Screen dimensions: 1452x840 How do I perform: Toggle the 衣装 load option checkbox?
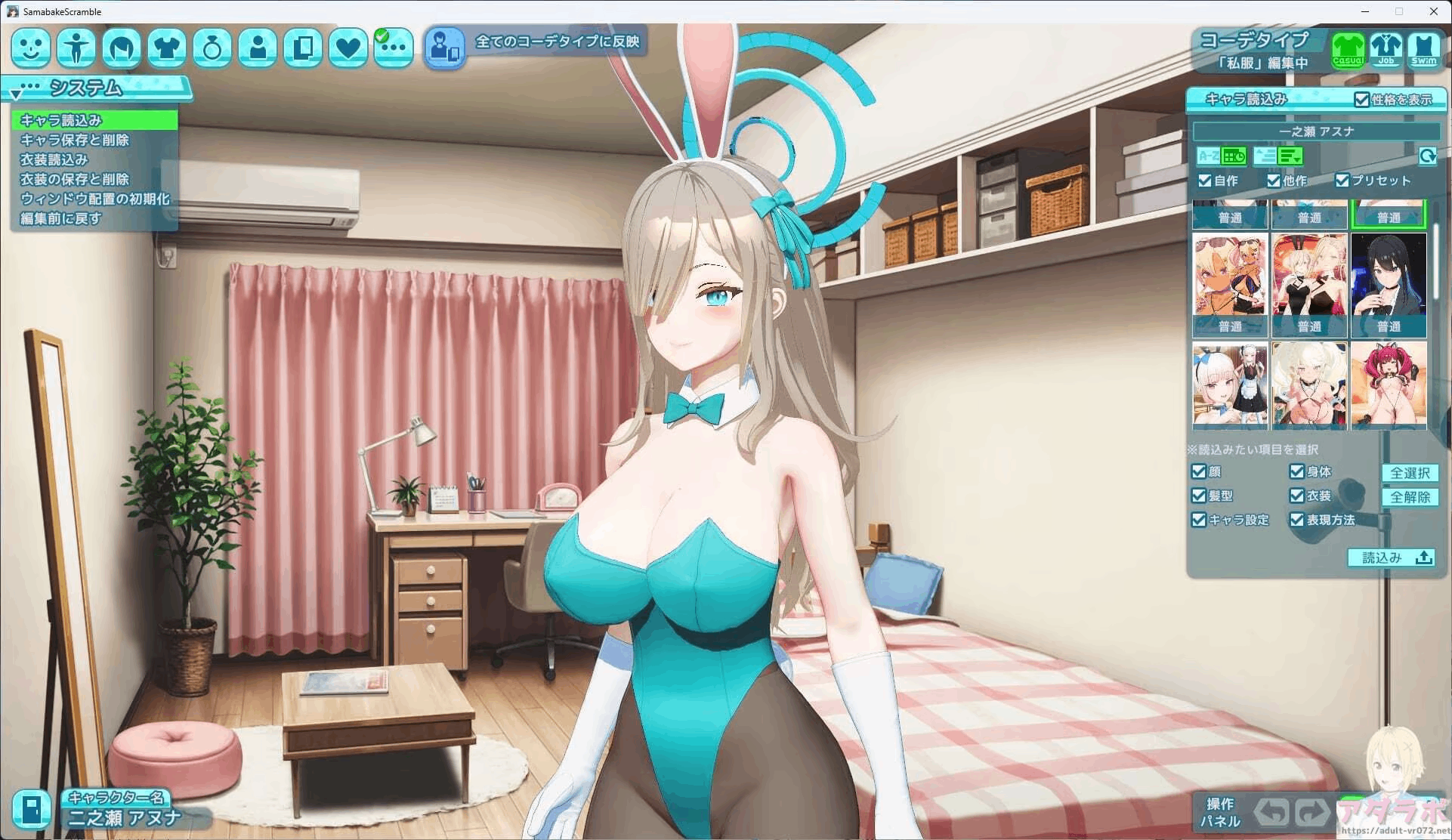click(1297, 496)
